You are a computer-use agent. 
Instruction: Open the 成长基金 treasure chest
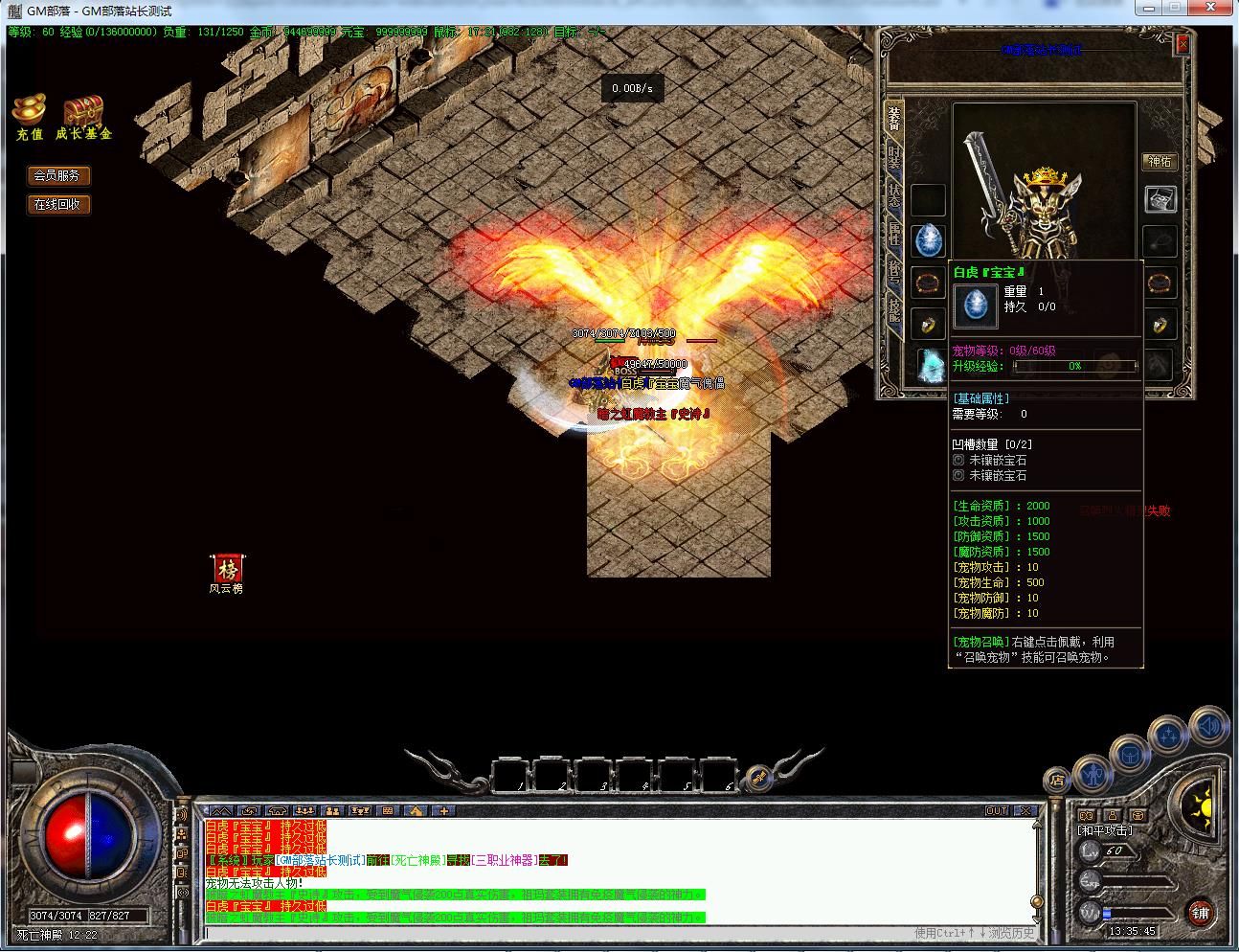83,113
